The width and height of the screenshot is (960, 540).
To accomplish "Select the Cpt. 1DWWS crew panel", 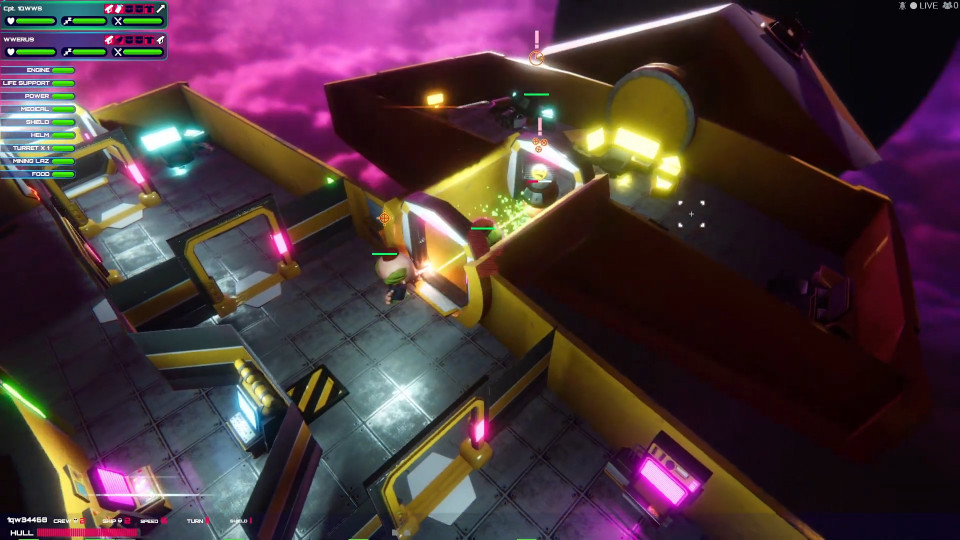I will (x=83, y=14).
